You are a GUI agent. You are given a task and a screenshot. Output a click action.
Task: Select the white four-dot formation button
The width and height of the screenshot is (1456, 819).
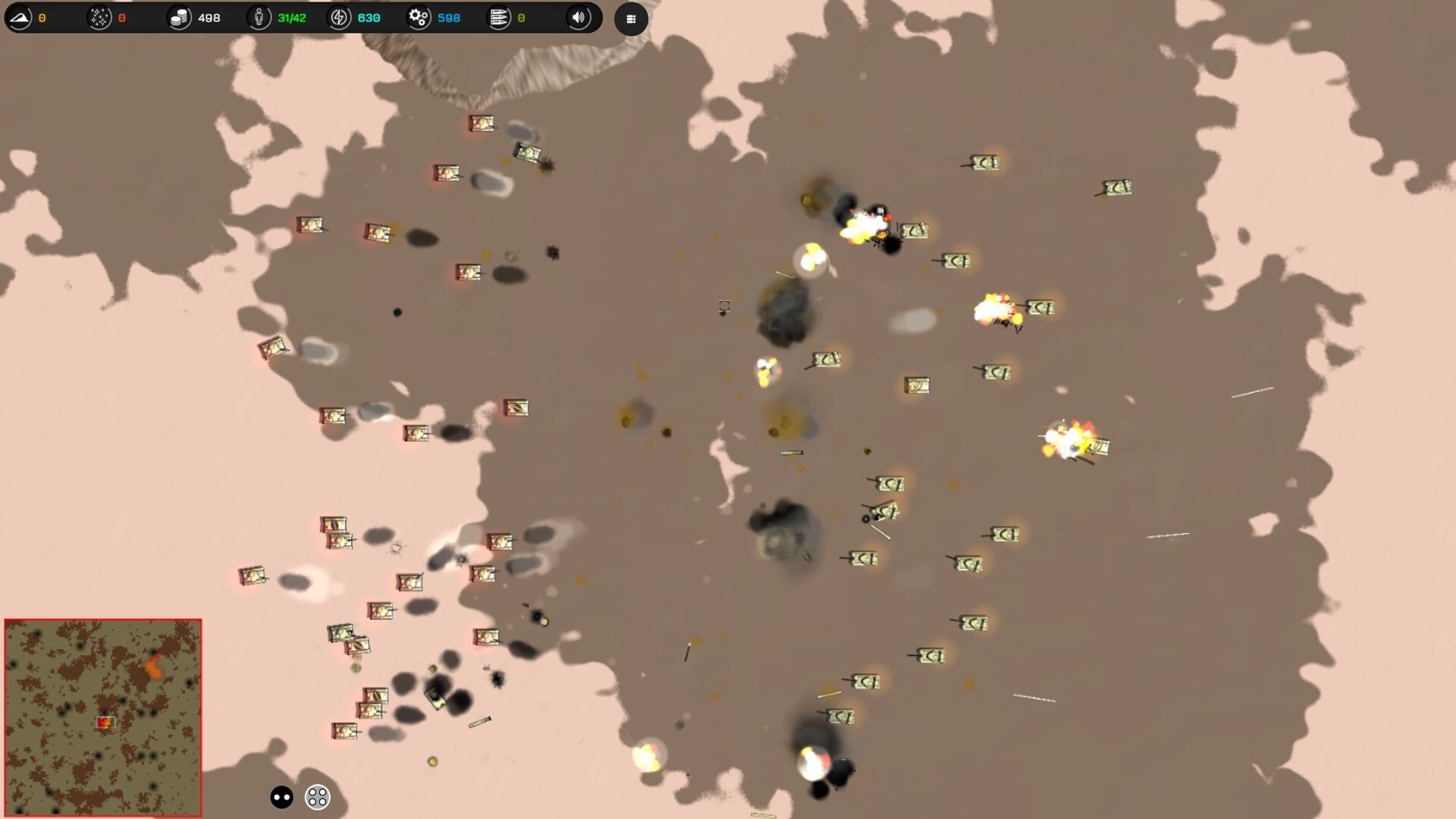(316, 796)
